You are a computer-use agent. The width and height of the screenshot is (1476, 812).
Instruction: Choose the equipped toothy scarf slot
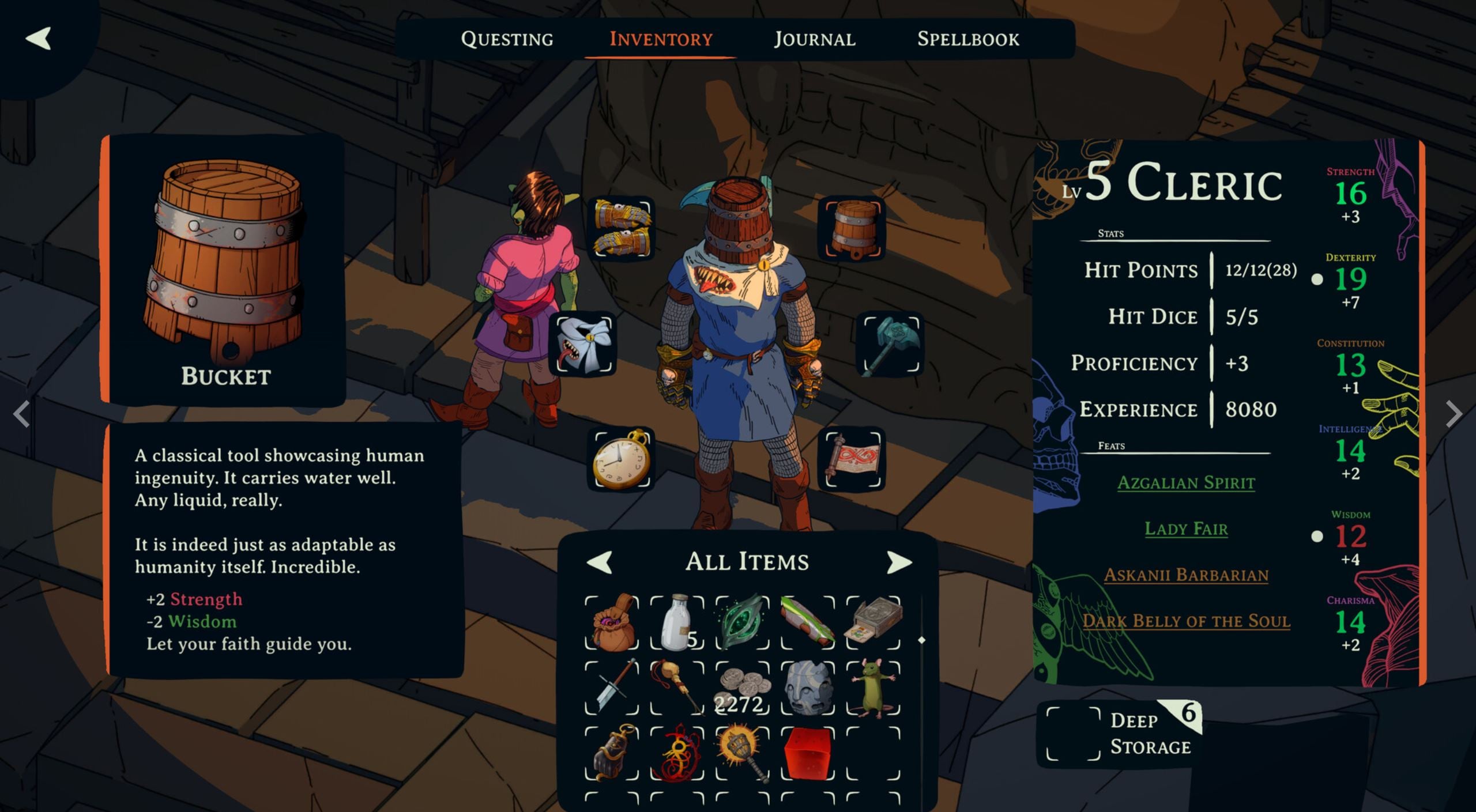coord(585,344)
